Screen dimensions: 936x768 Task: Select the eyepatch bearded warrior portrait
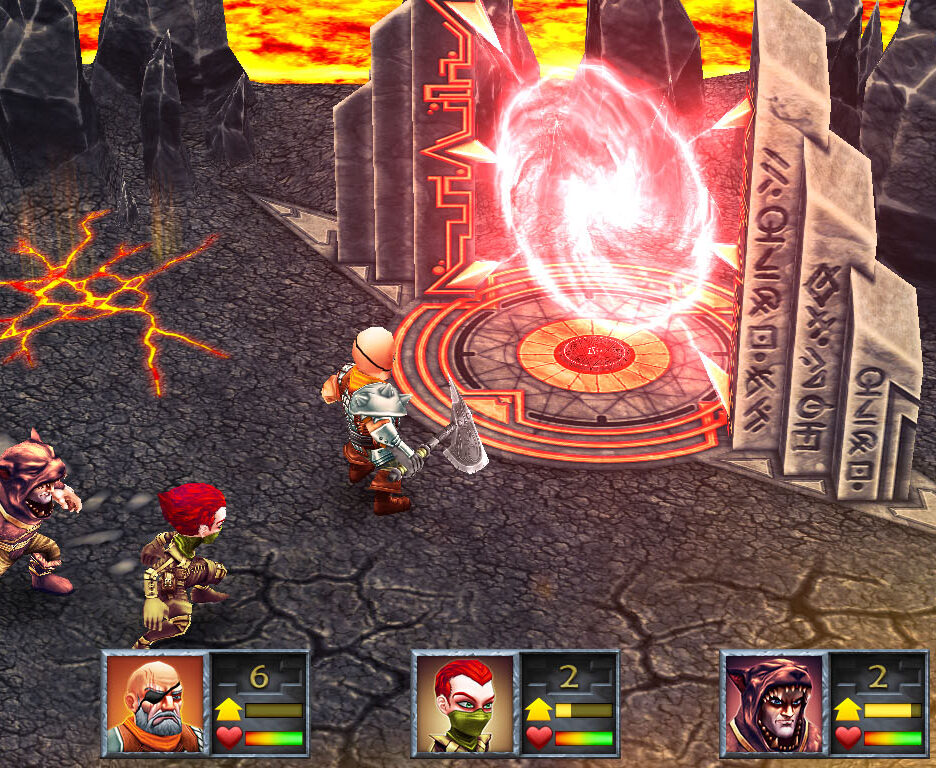[155, 703]
